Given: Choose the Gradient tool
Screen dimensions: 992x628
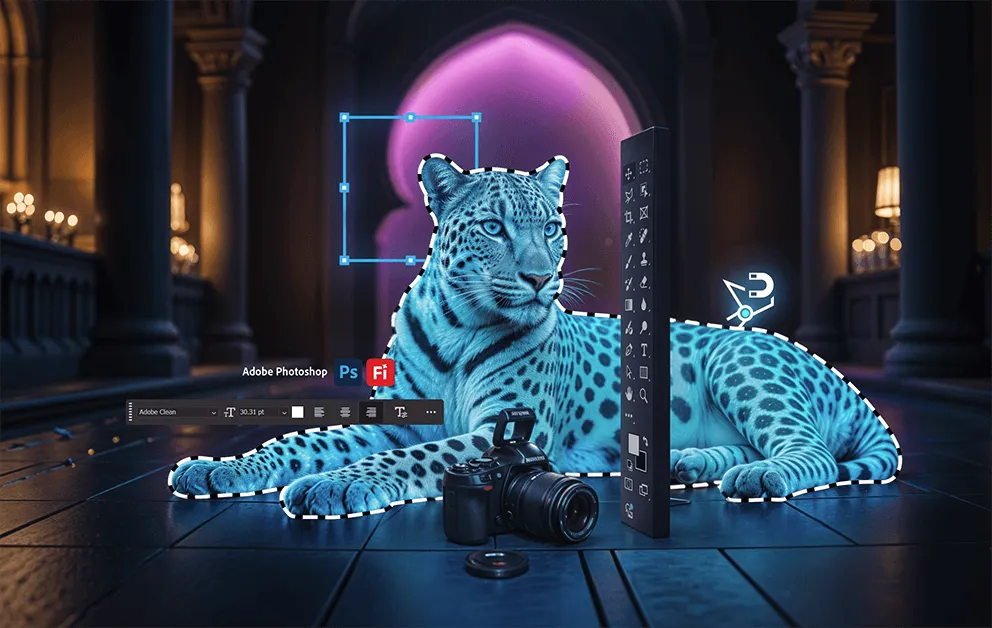Looking at the screenshot, I should pos(629,305).
